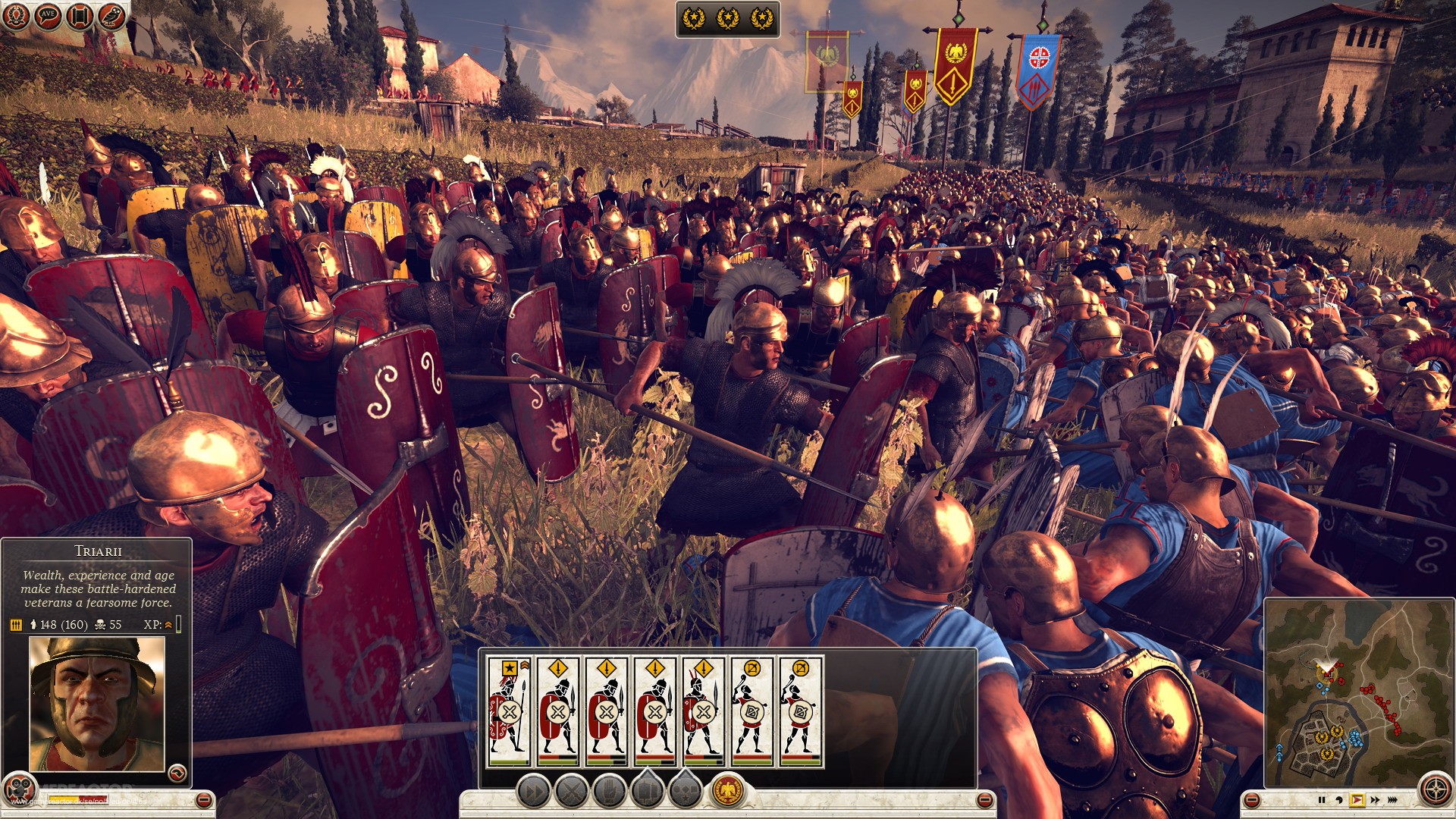Collapse the unit panel with the right red minus

[x=986, y=798]
